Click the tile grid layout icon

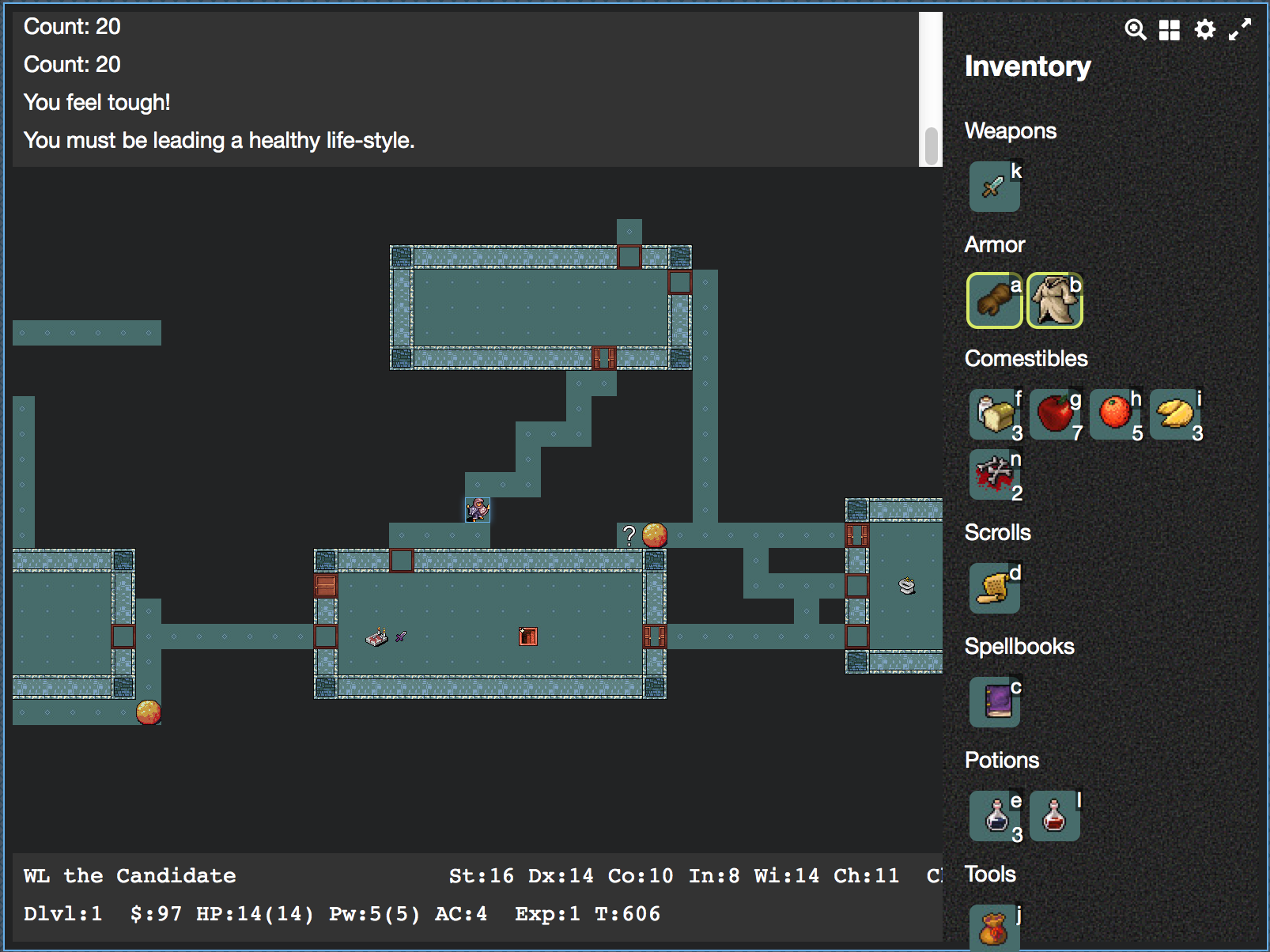point(1170,30)
